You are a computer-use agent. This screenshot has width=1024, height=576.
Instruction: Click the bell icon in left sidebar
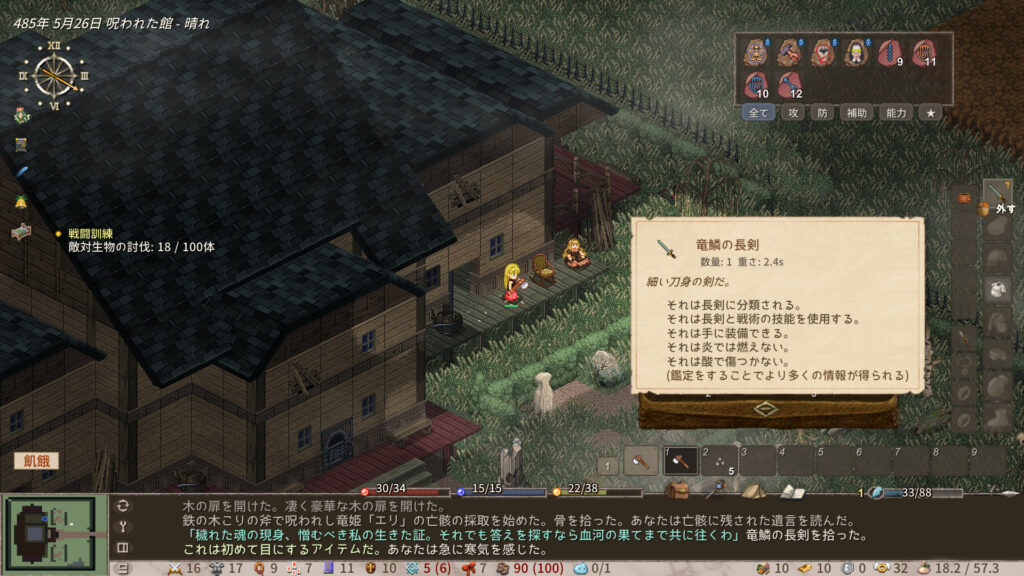click(x=20, y=202)
